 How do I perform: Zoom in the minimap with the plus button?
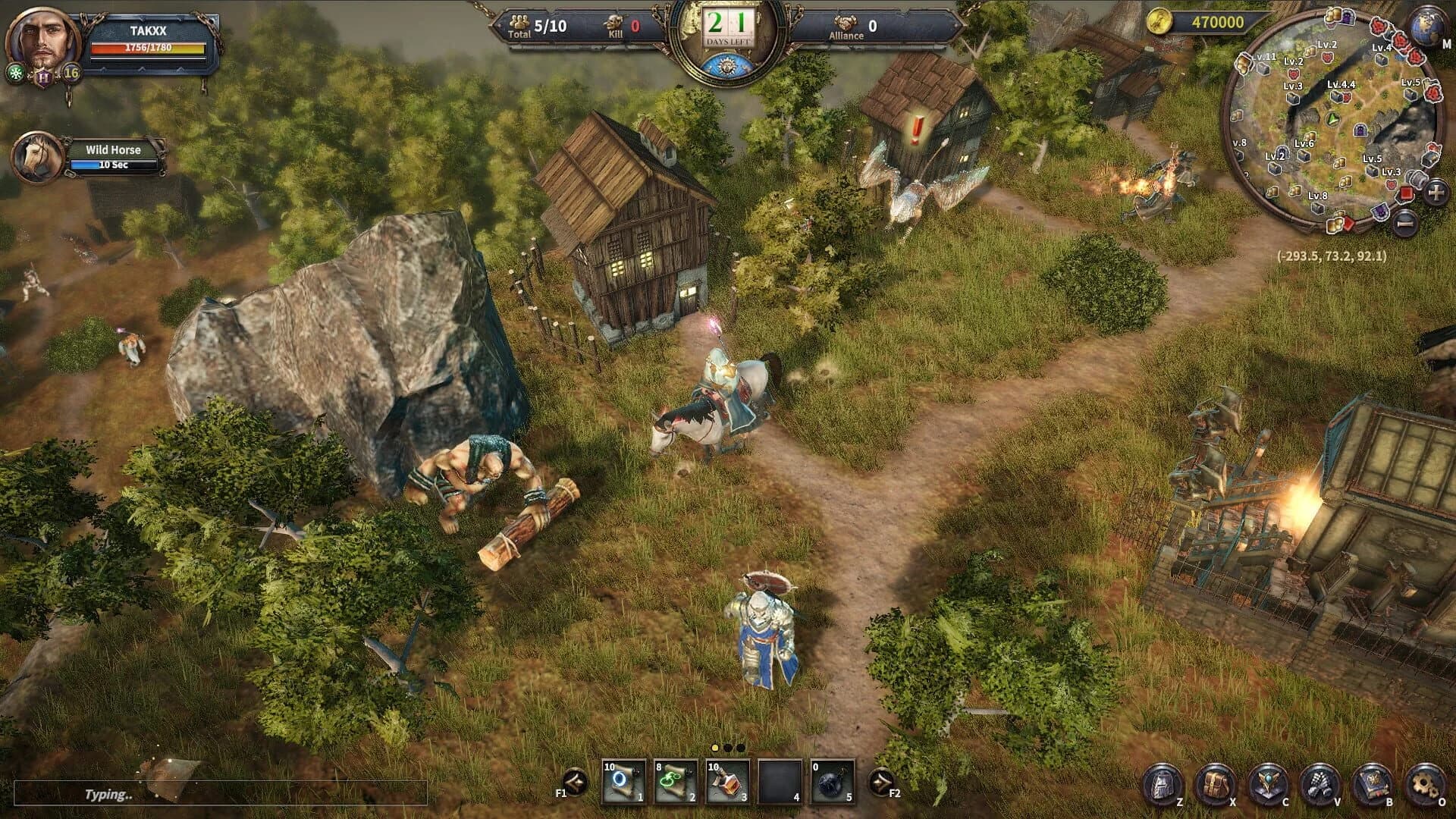tap(1436, 192)
